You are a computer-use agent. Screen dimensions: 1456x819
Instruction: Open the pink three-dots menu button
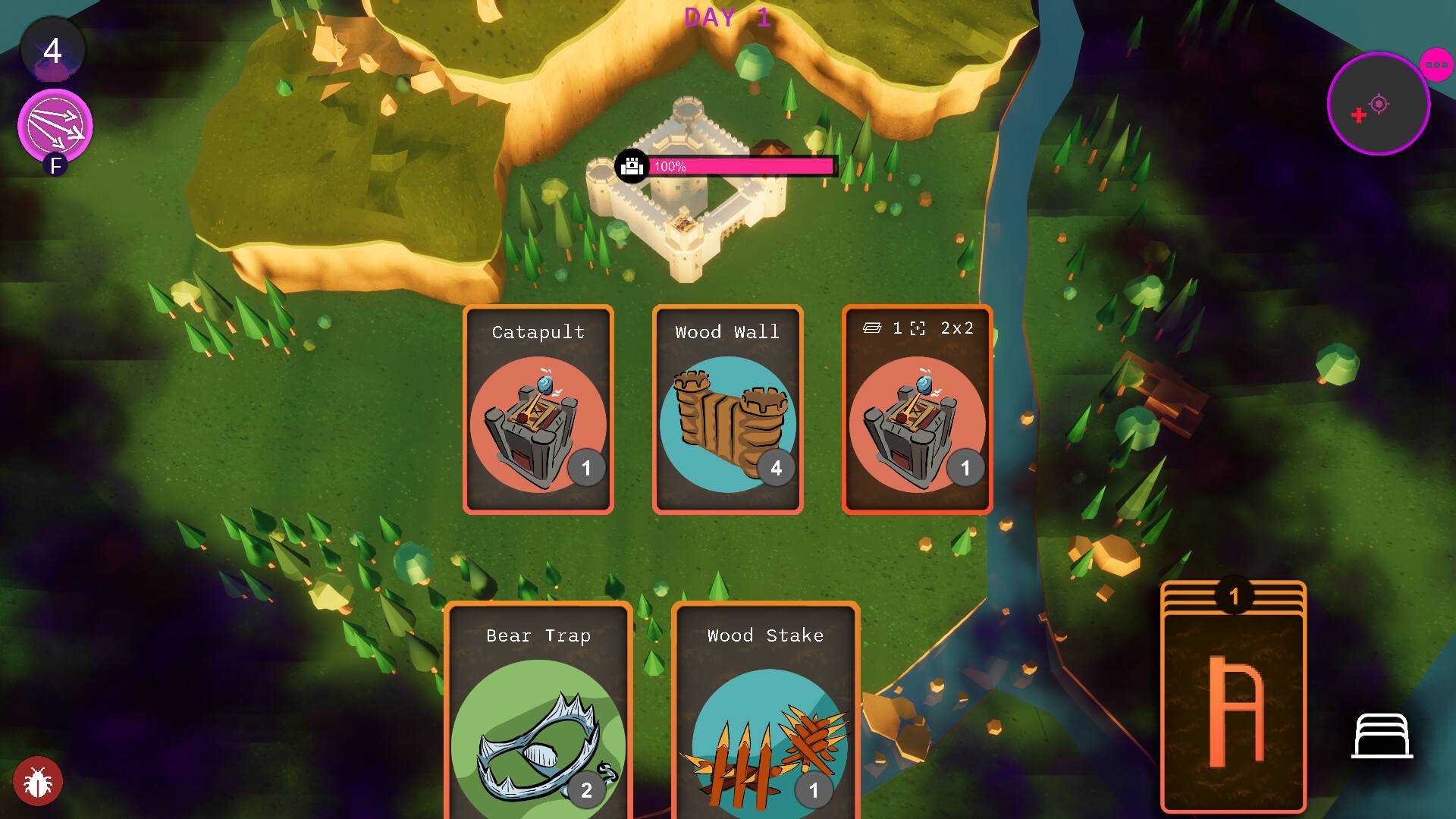point(1436,65)
